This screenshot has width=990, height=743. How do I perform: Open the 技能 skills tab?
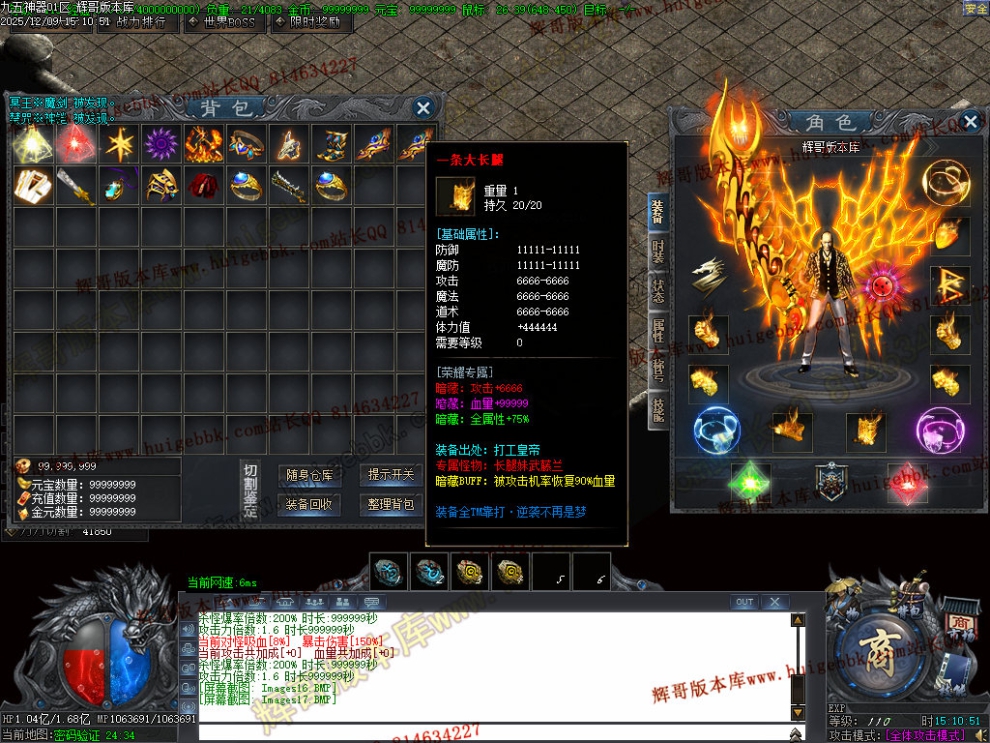658,409
